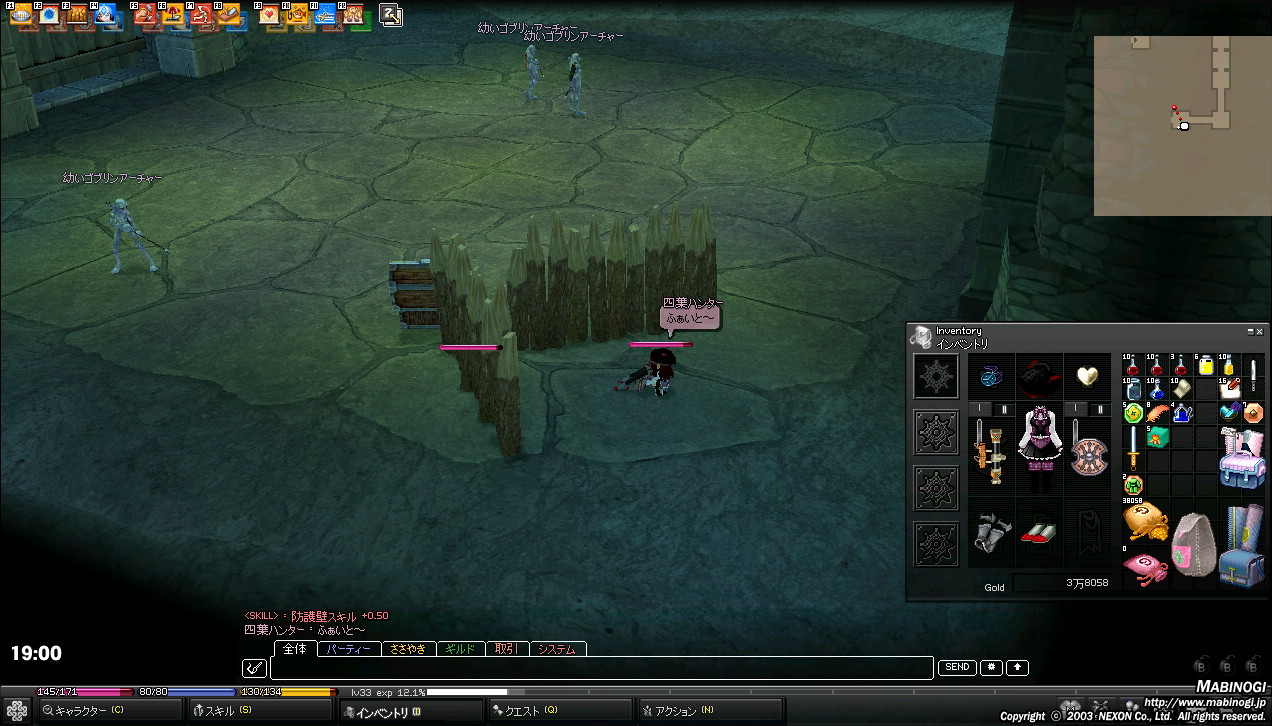Screen dimensions: 1272x726
Task: Minimize the Inventory window
Action: pos(1250,331)
